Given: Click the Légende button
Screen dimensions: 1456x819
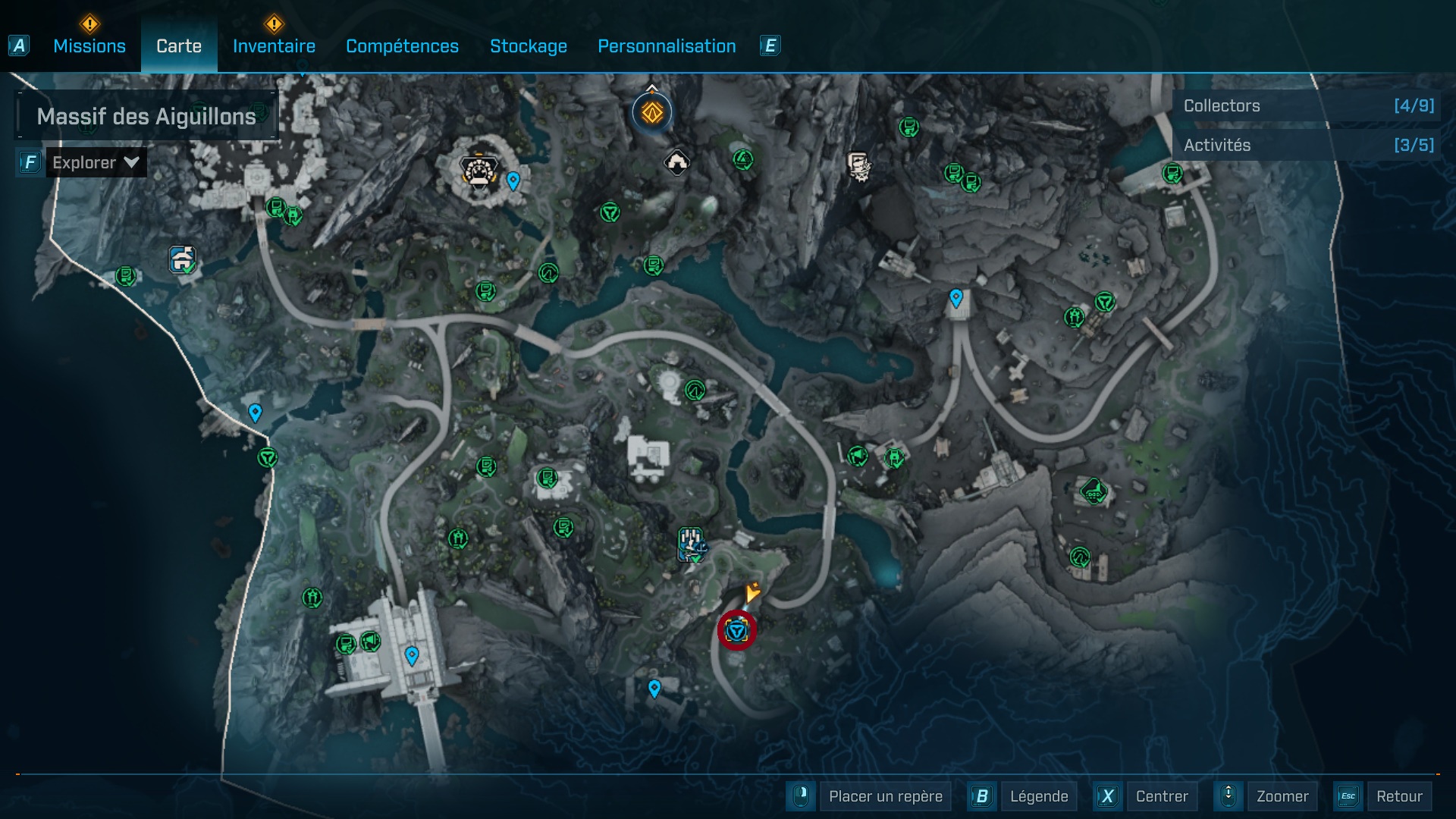Looking at the screenshot, I should pyautogui.click(x=1038, y=796).
